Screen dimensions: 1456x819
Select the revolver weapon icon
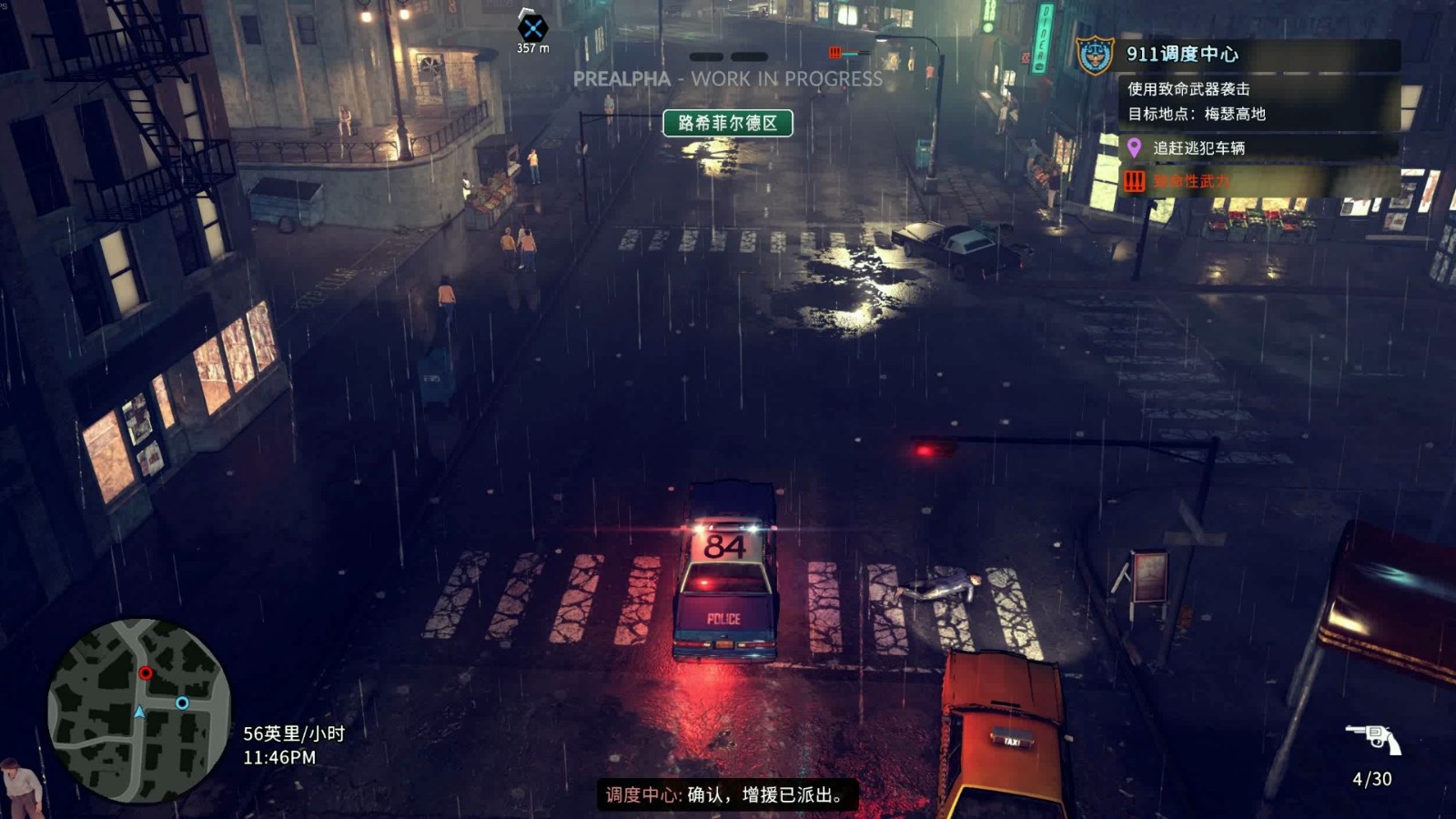pyautogui.click(x=1373, y=738)
